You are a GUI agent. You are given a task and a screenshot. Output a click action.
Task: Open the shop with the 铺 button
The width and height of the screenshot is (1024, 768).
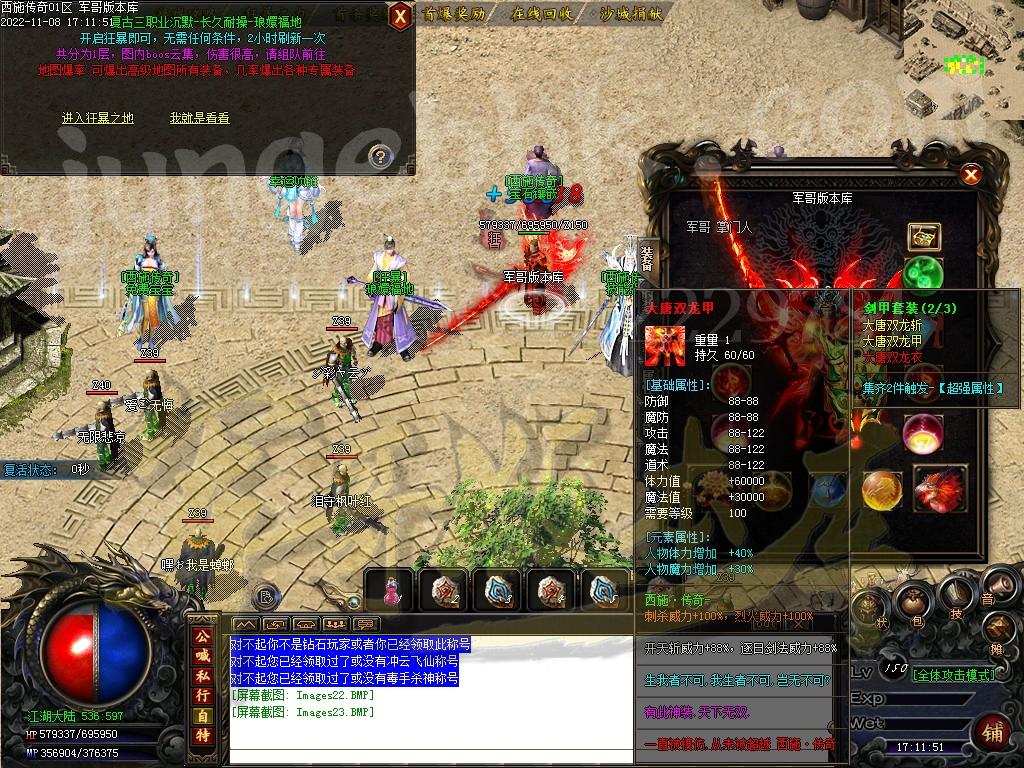click(993, 732)
